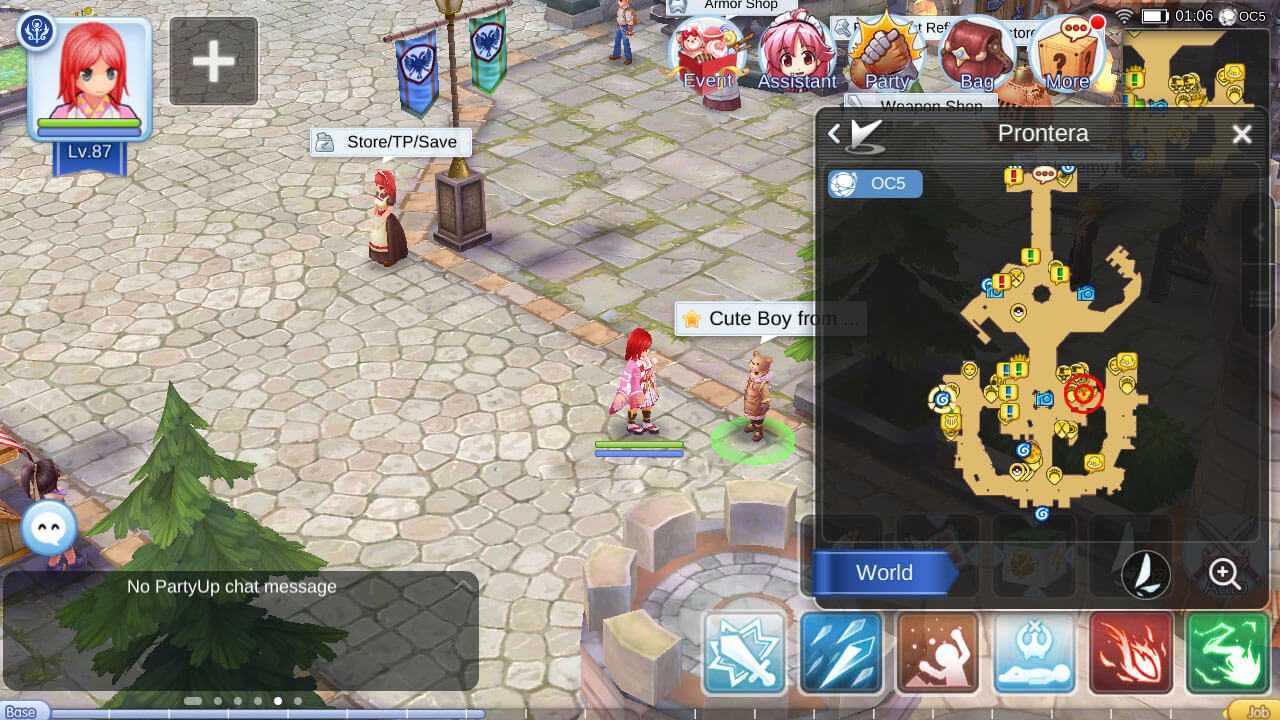This screenshot has height=720, width=1280.
Task: Open the Bag inventory
Action: [976, 56]
